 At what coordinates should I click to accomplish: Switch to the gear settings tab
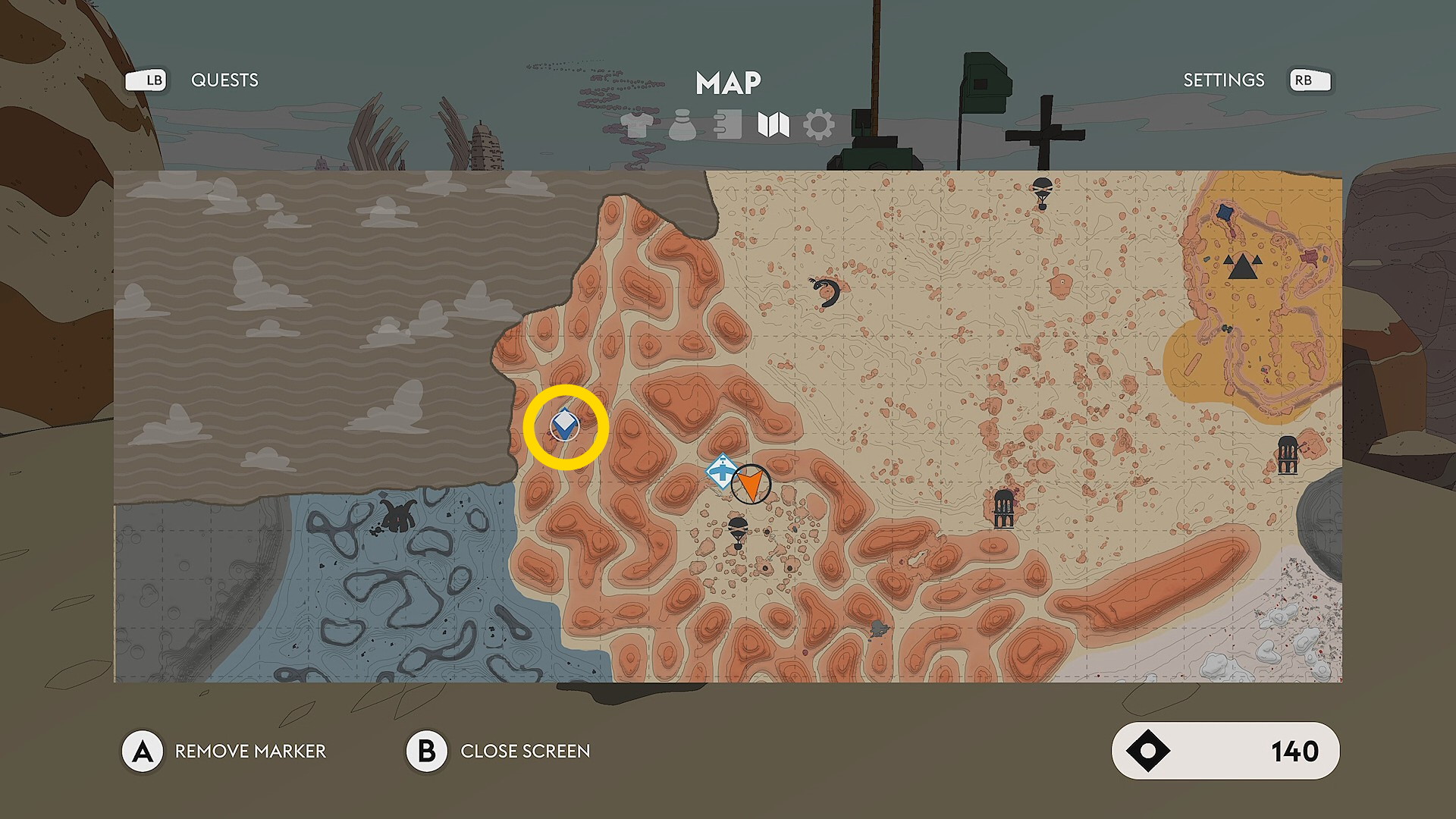[x=819, y=125]
